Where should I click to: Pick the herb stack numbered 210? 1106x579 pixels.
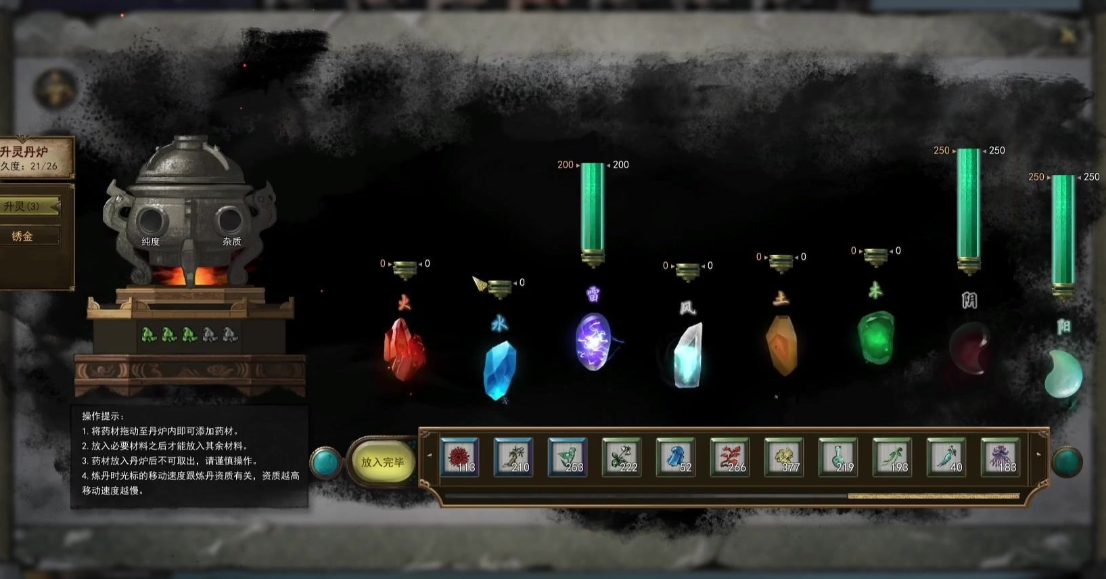(x=513, y=457)
